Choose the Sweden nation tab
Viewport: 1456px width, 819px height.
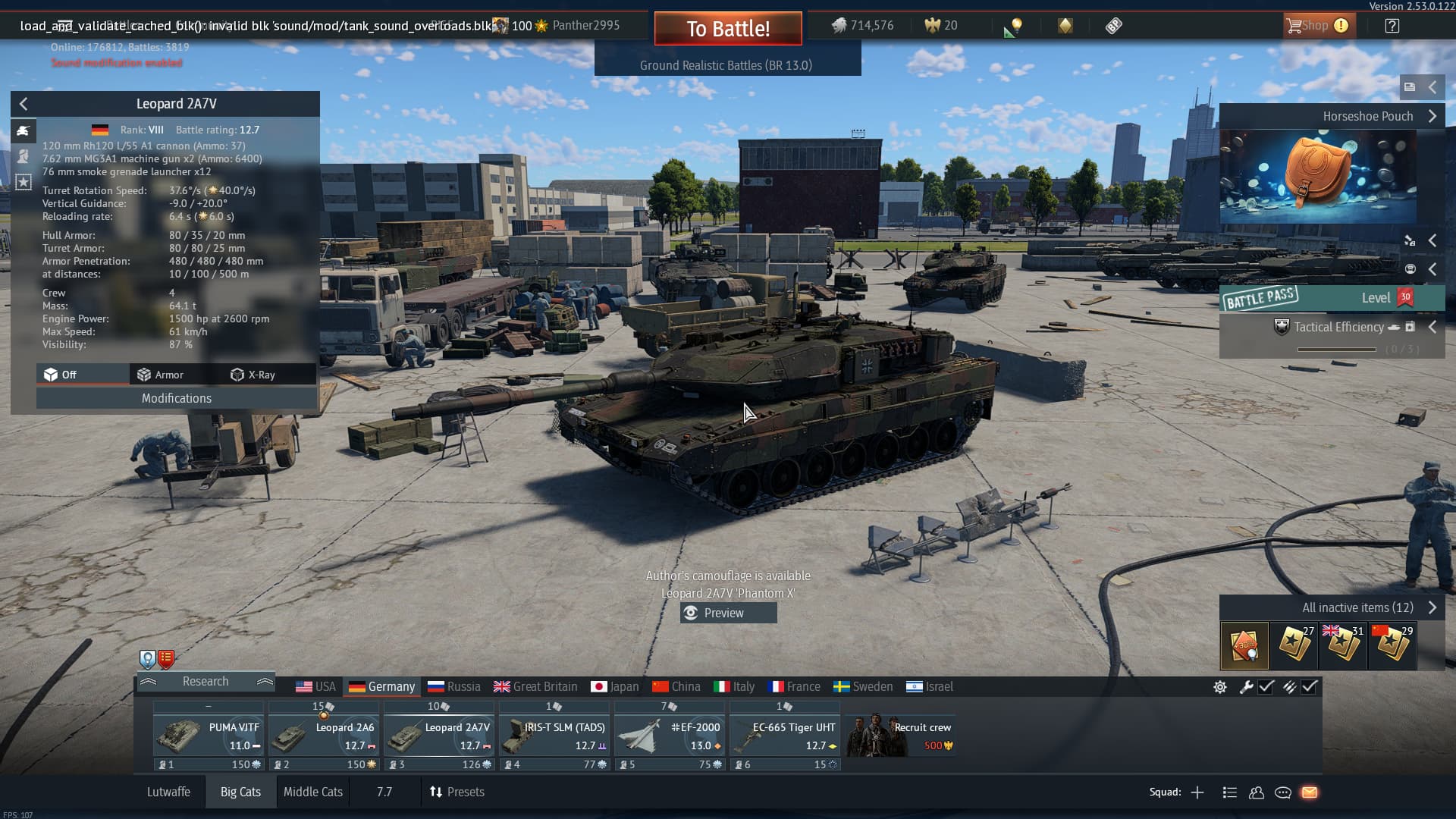coord(863,686)
